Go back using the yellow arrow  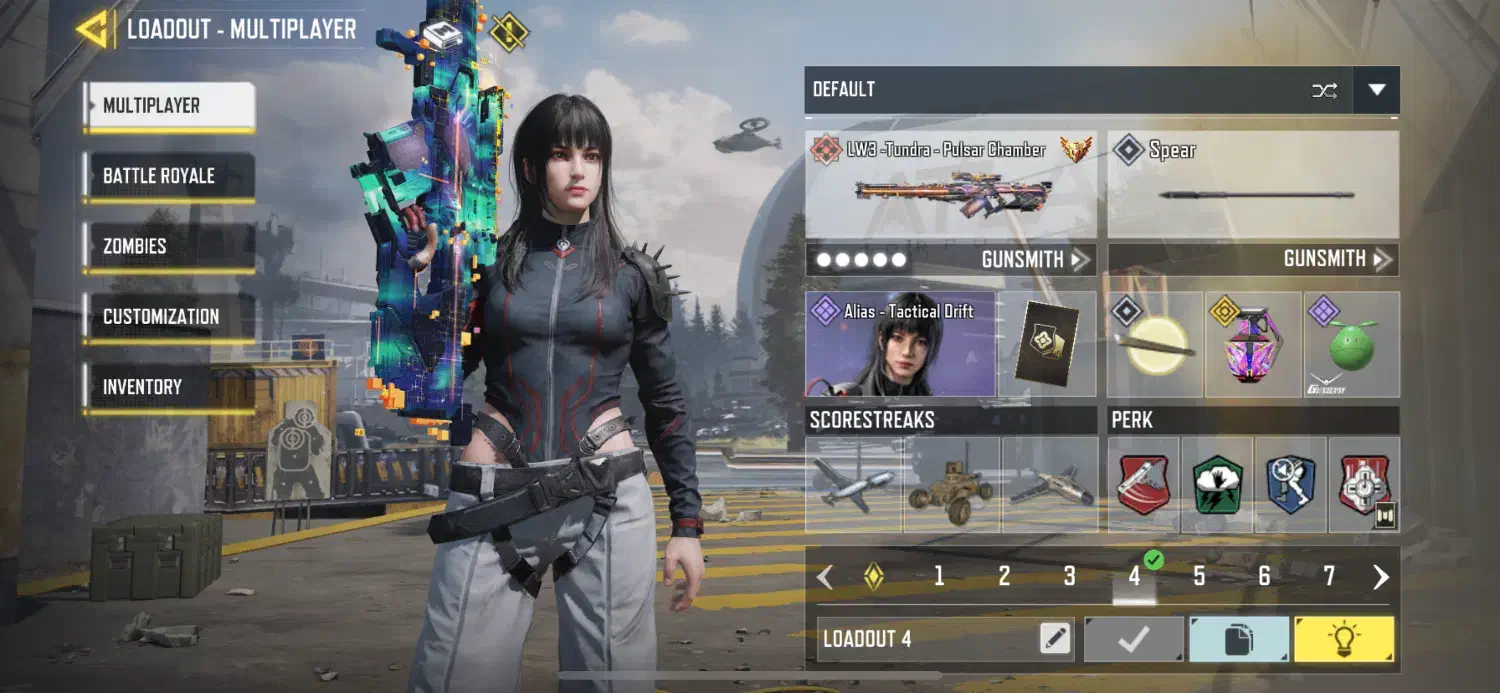tap(93, 29)
